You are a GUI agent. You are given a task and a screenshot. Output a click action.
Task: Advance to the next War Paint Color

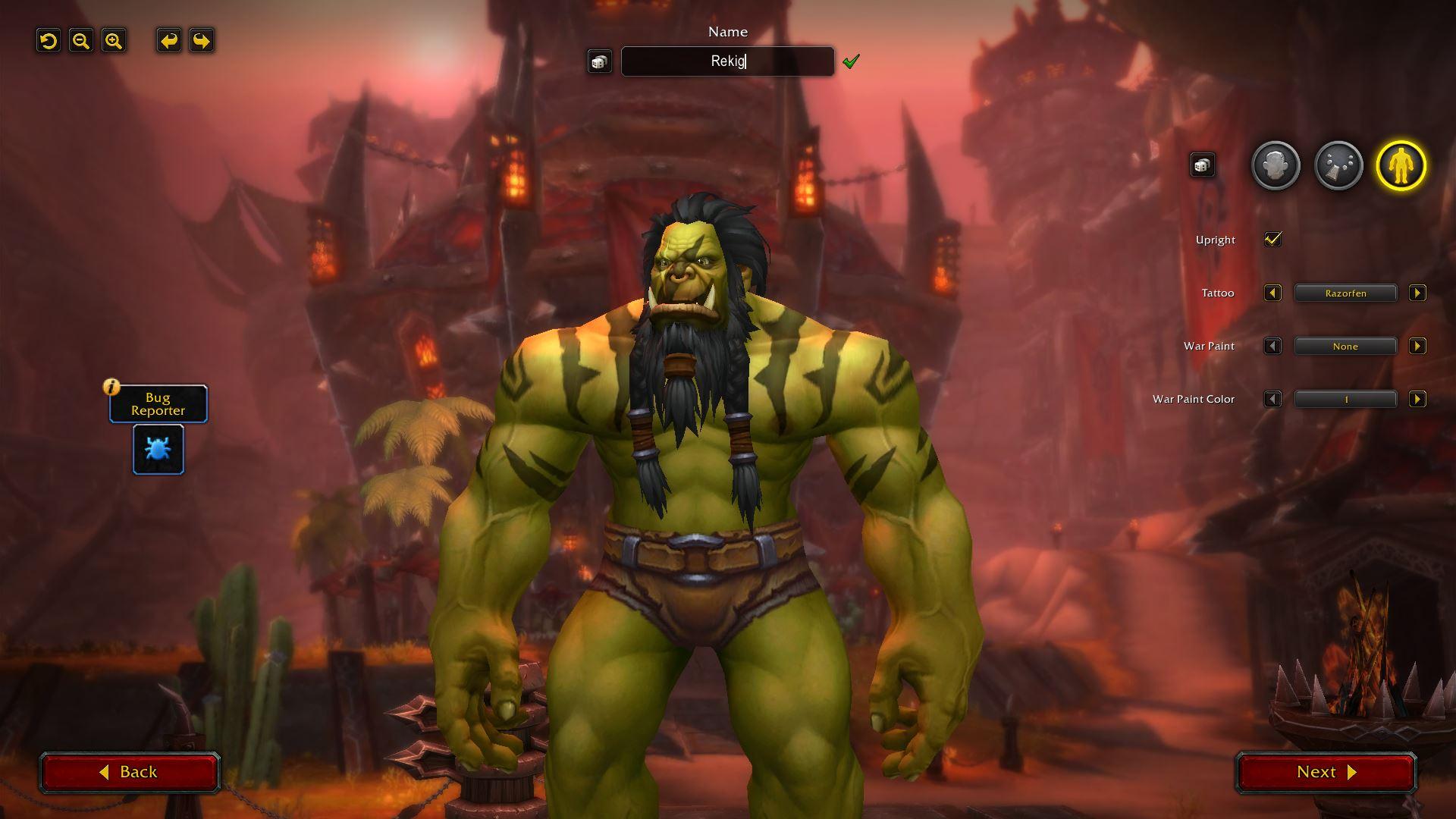point(1417,399)
